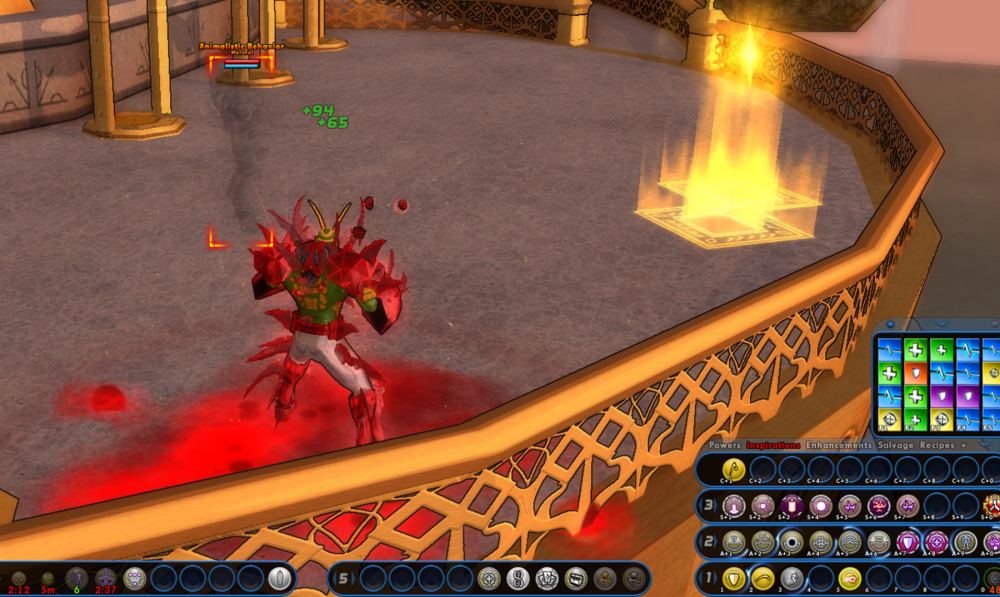1000x597 pixels.
Task: Open the Recipes tab
Action: click(937, 444)
